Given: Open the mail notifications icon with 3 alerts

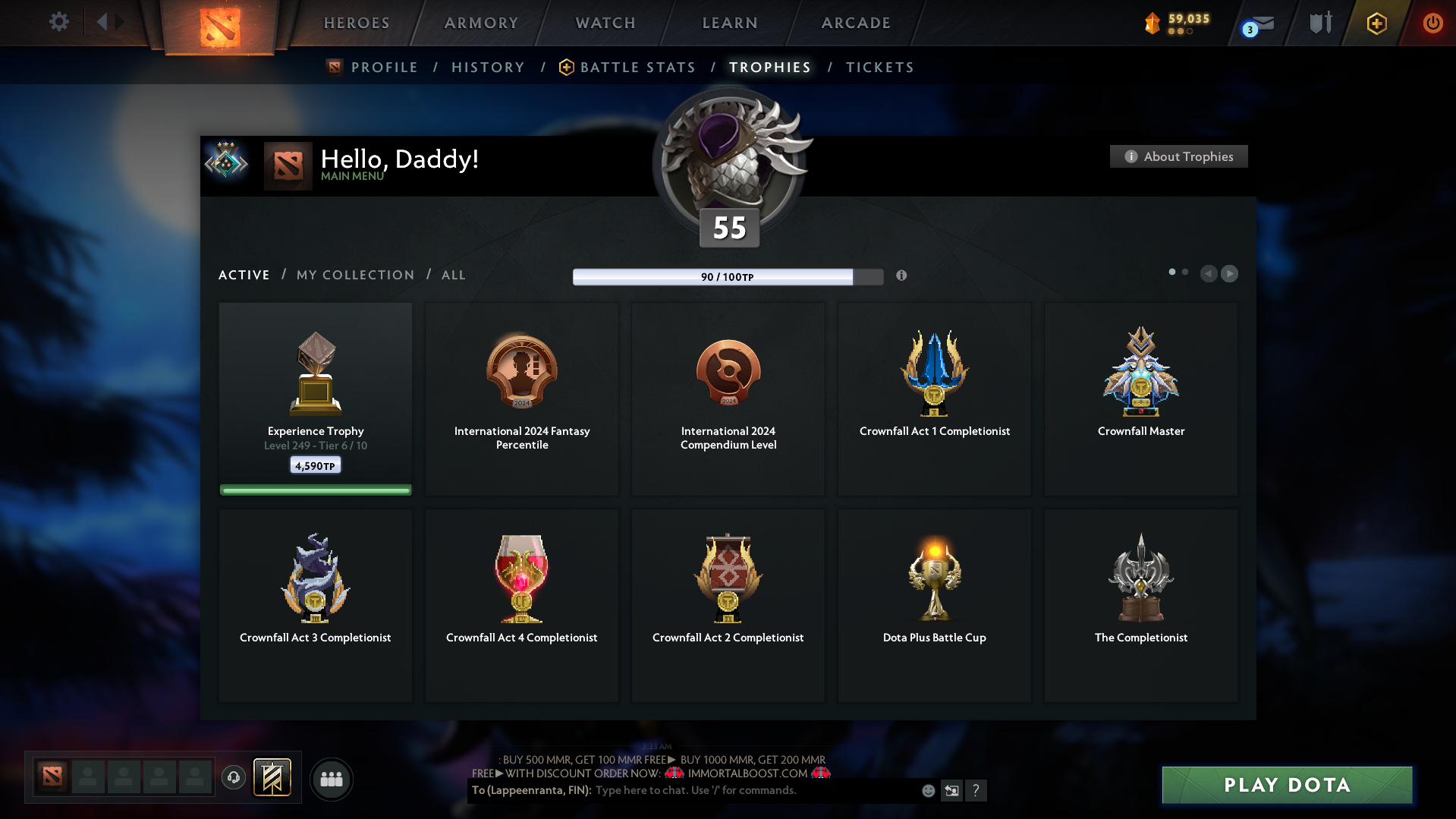Looking at the screenshot, I should 1256,23.
